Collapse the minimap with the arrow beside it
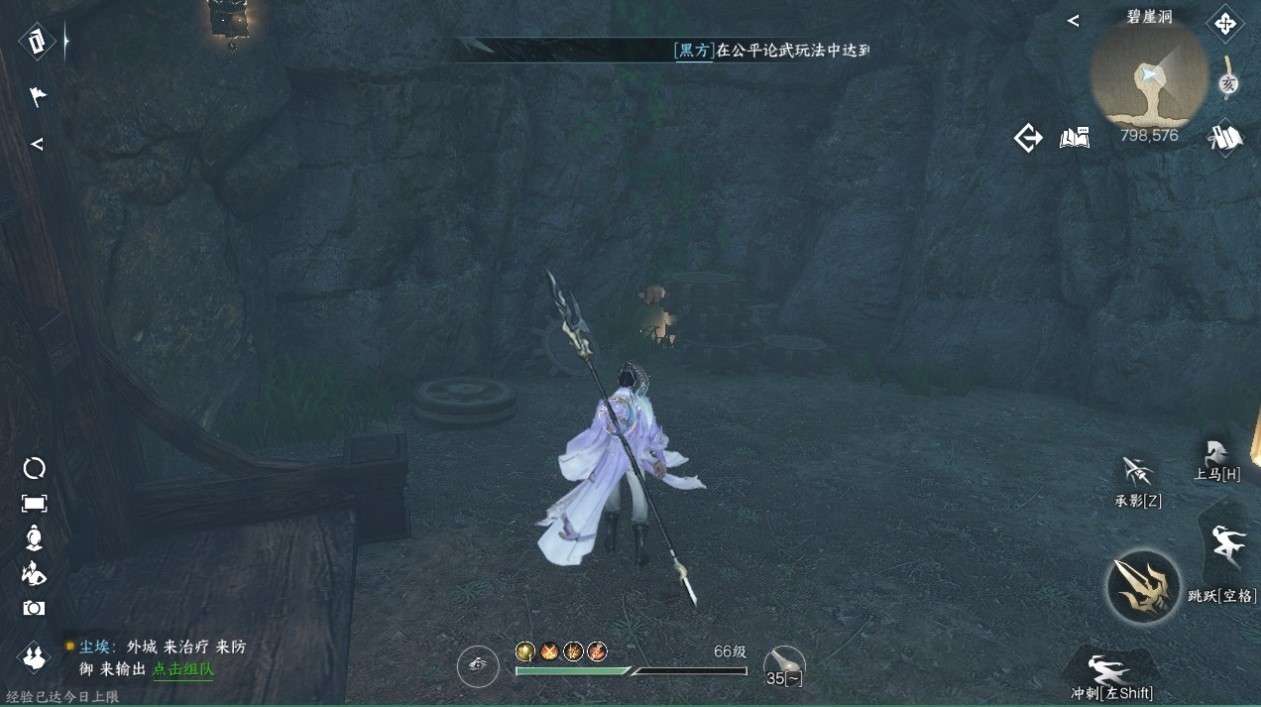1261x707 pixels. coord(1073,20)
